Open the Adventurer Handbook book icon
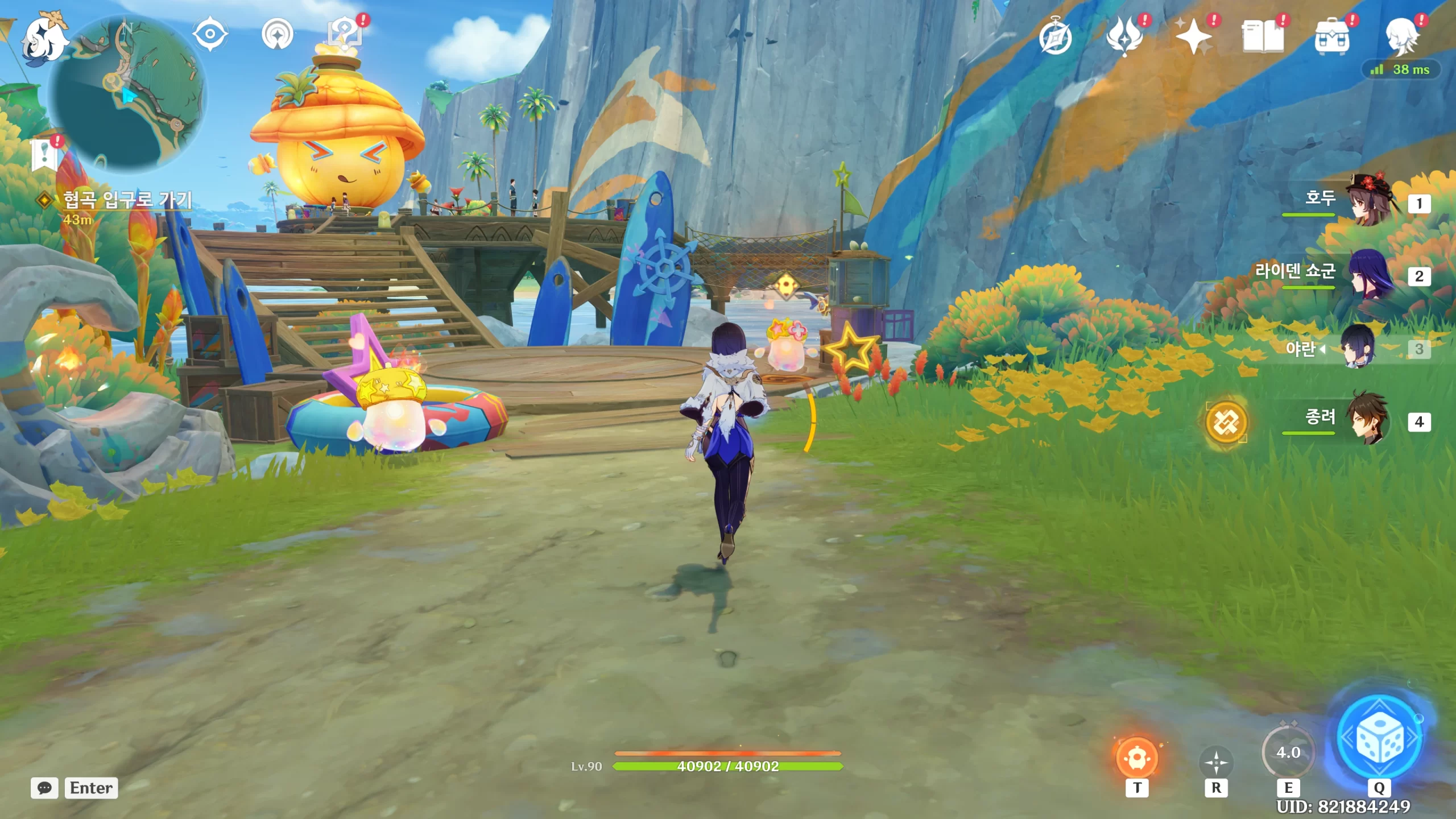 [1263, 38]
